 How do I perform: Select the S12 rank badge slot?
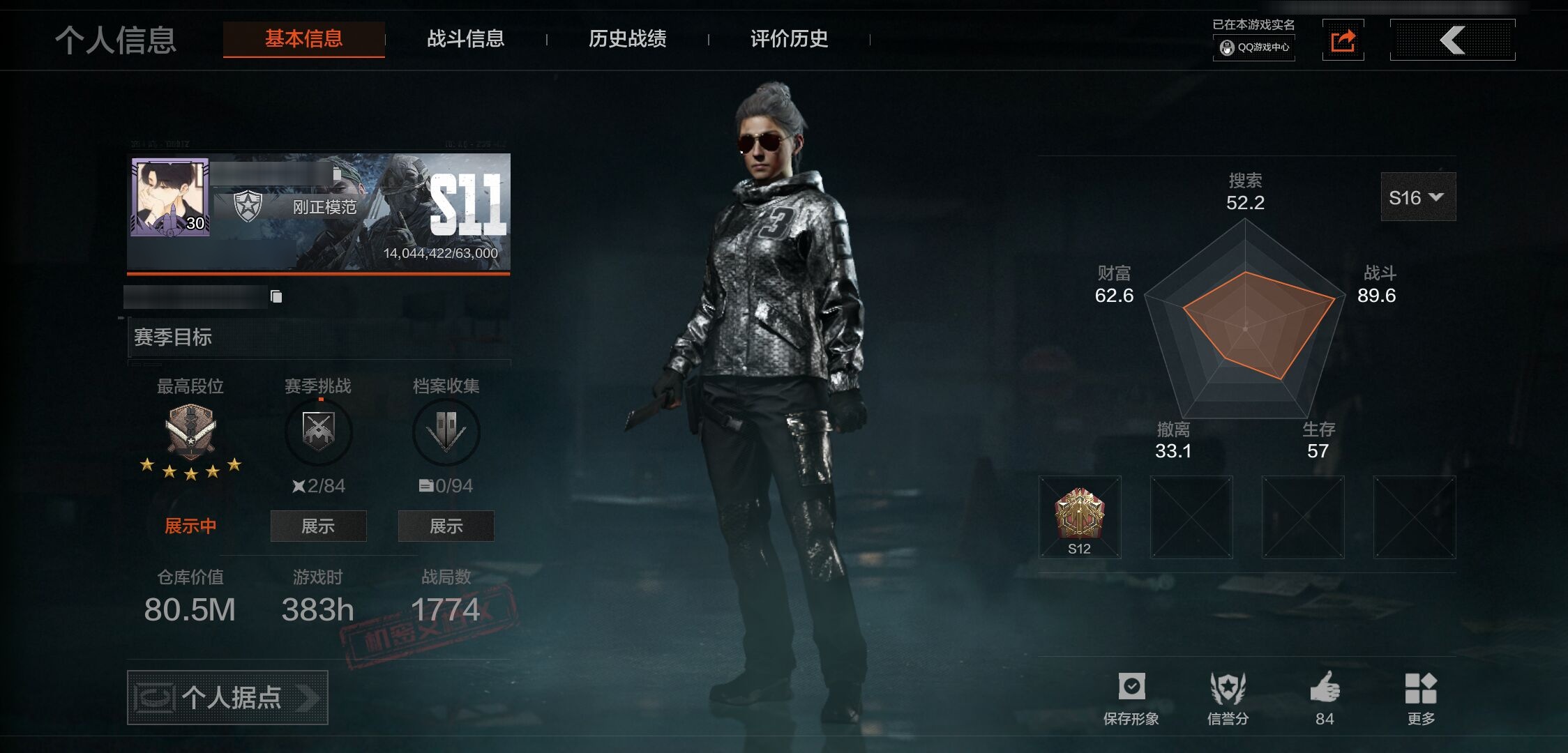1079,517
